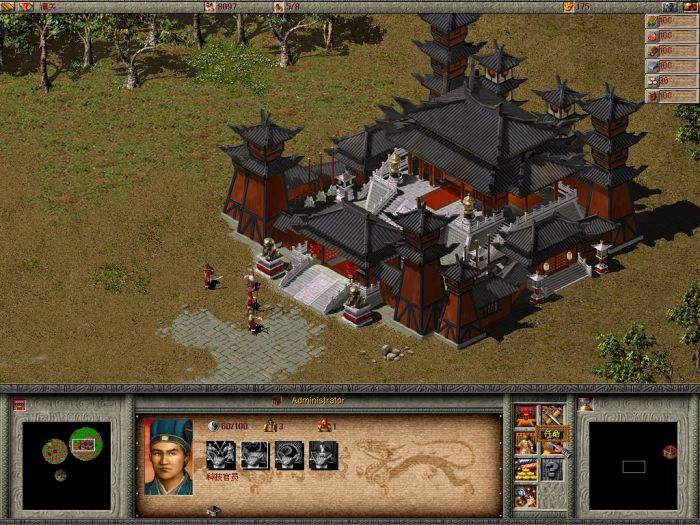Image resolution: width=700 pixels, height=525 pixels.
Task: Choose the first unit icon beside the portrait
Action: tap(220, 455)
